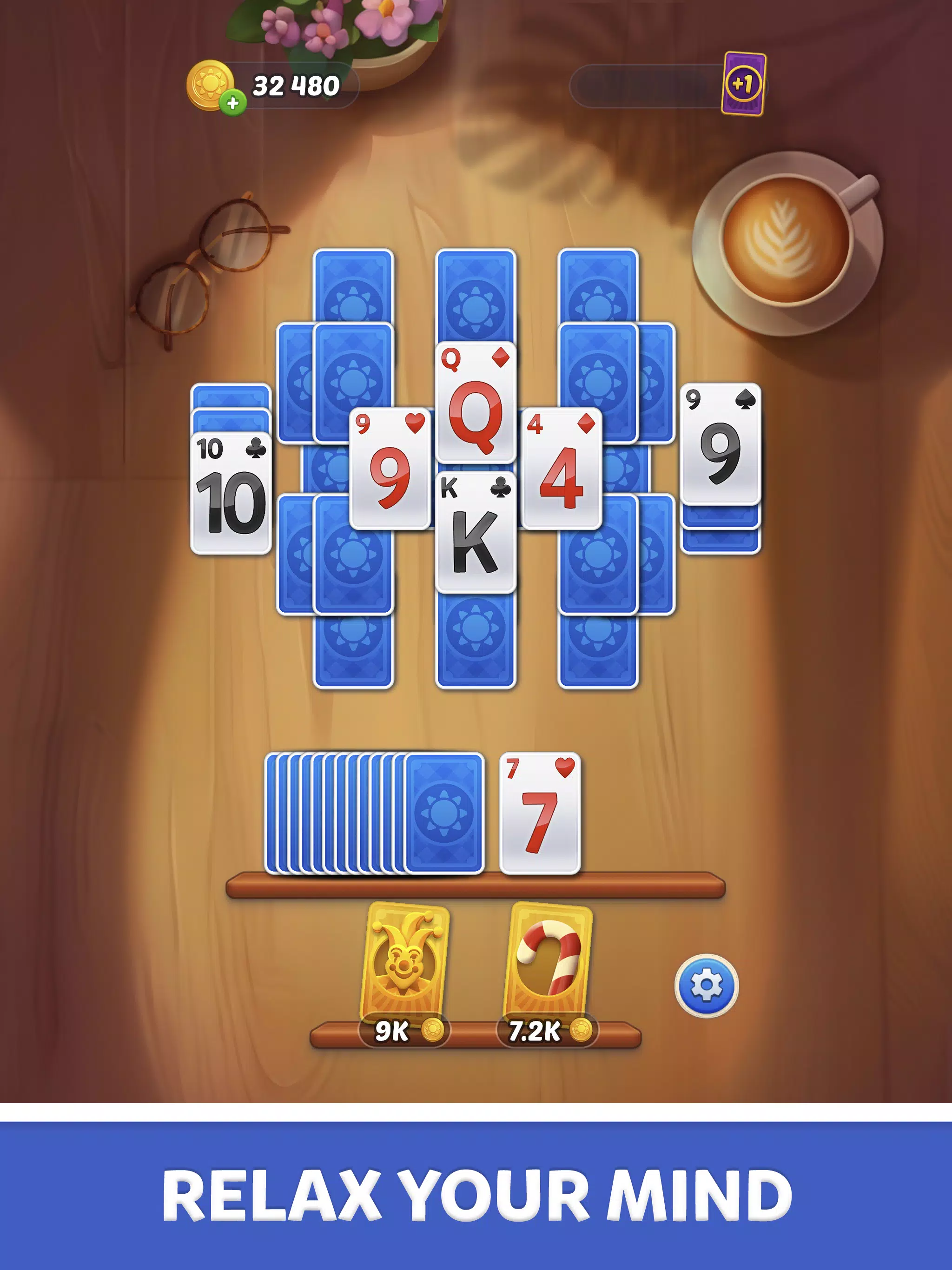Select the Queen of Diamonds card
This screenshot has height=1270, width=952.
point(475,402)
